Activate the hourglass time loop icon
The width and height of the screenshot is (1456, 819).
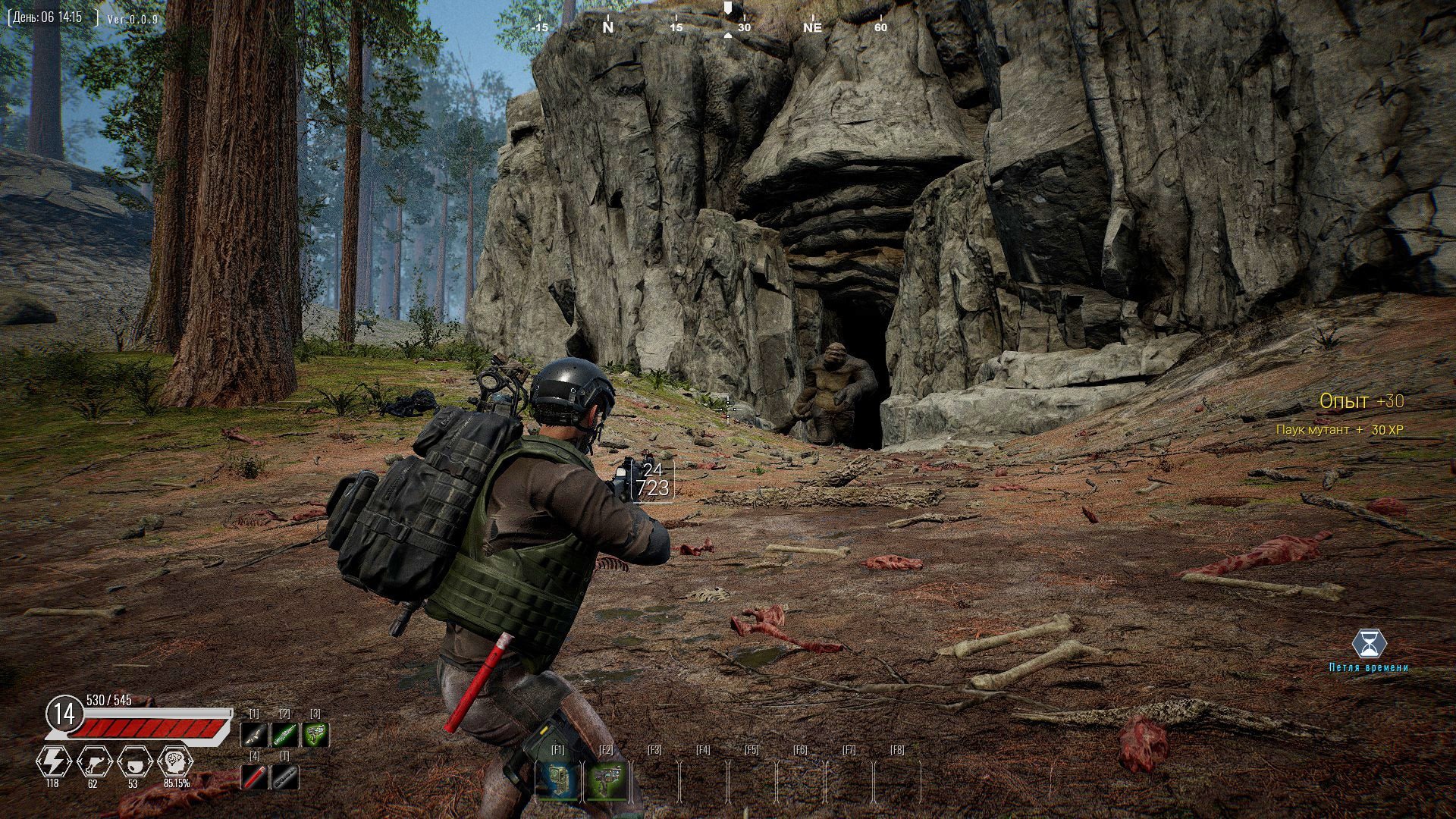click(x=1369, y=645)
